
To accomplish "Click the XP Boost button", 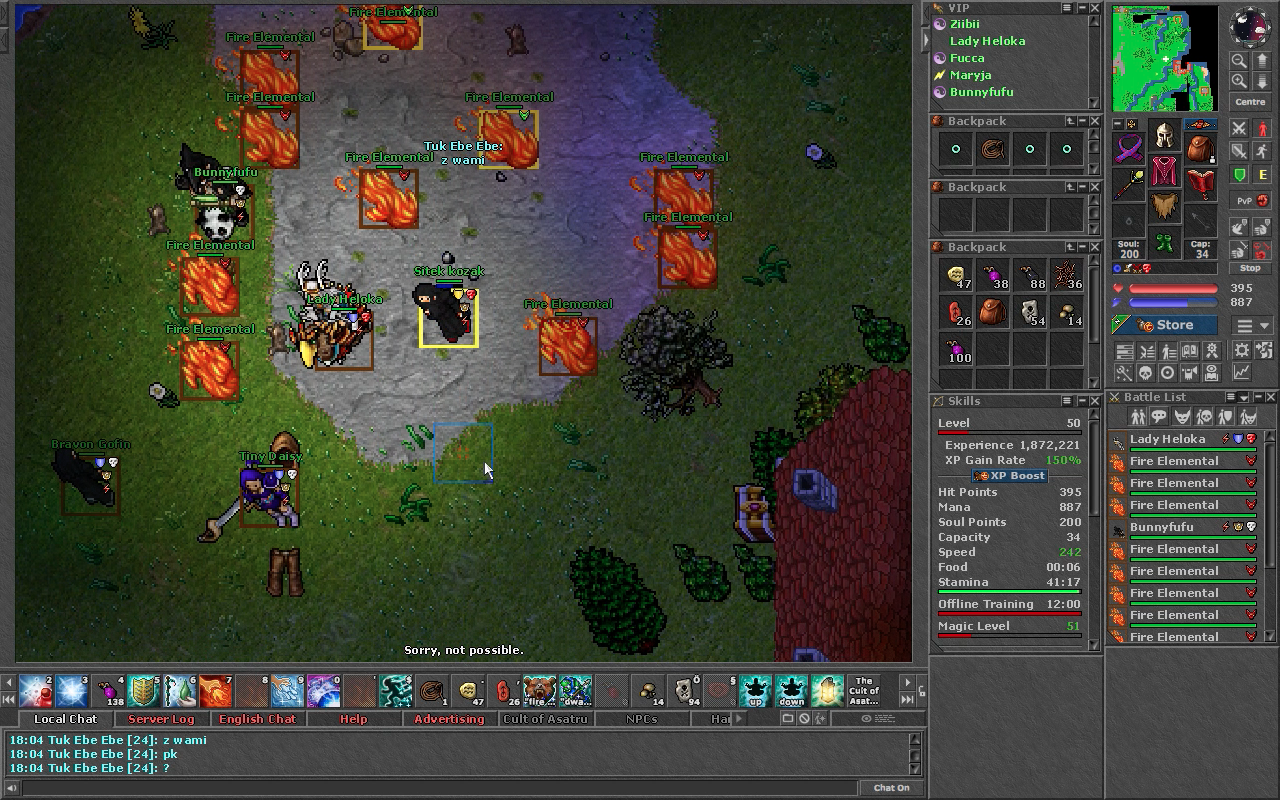I will [1012, 476].
